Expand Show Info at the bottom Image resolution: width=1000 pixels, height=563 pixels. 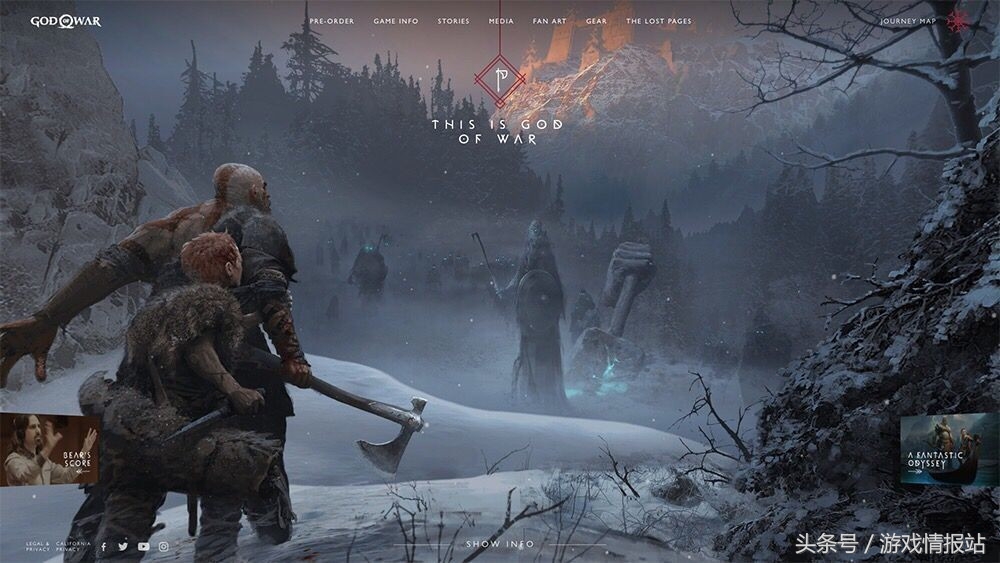click(500, 544)
